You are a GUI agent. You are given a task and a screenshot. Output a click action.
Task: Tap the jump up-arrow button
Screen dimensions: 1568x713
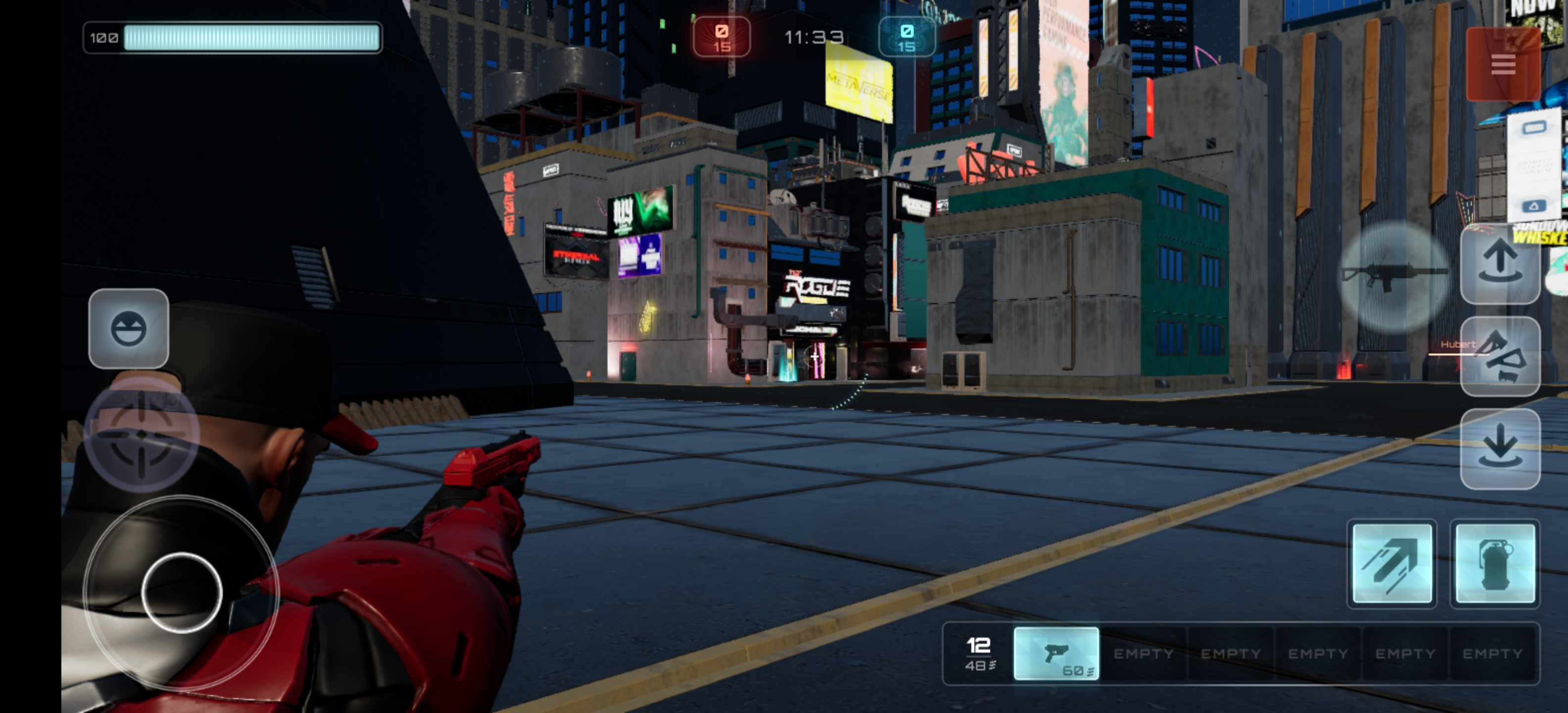(1500, 263)
